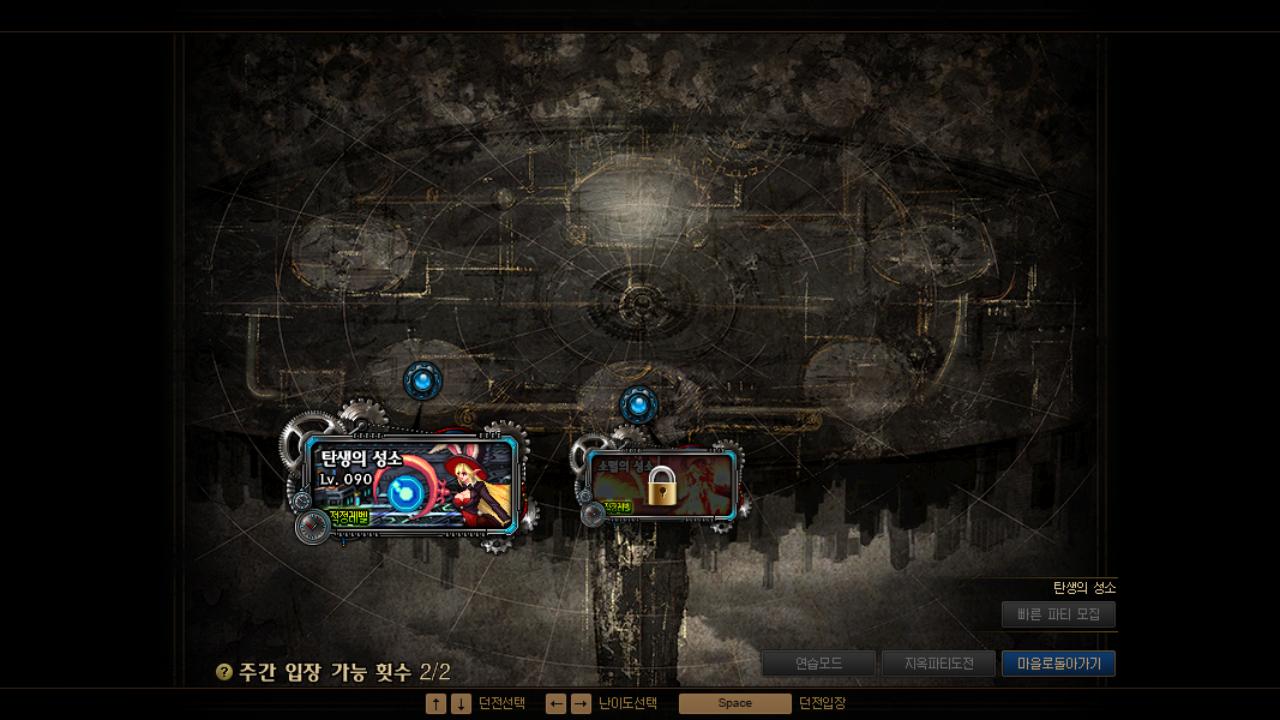Click the blue orb node above the locked dungeon
This screenshot has width=1280, height=720.
point(637,404)
